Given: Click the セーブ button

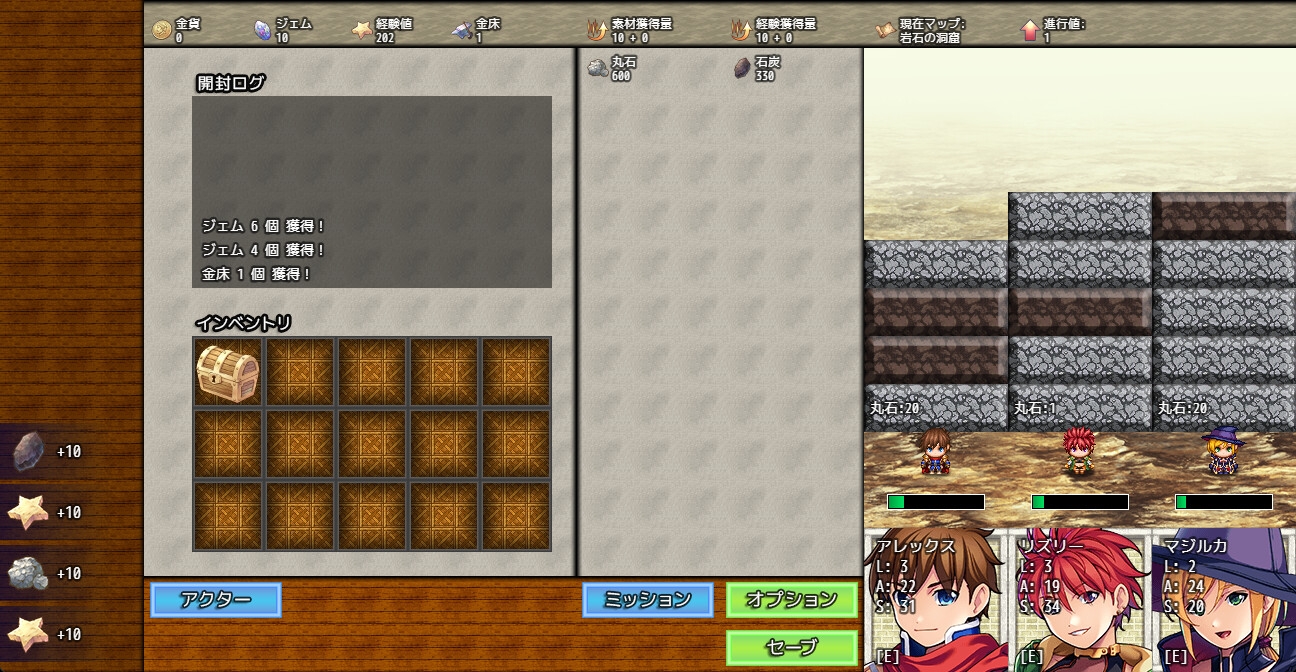Looking at the screenshot, I should click(x=791, y=647).
